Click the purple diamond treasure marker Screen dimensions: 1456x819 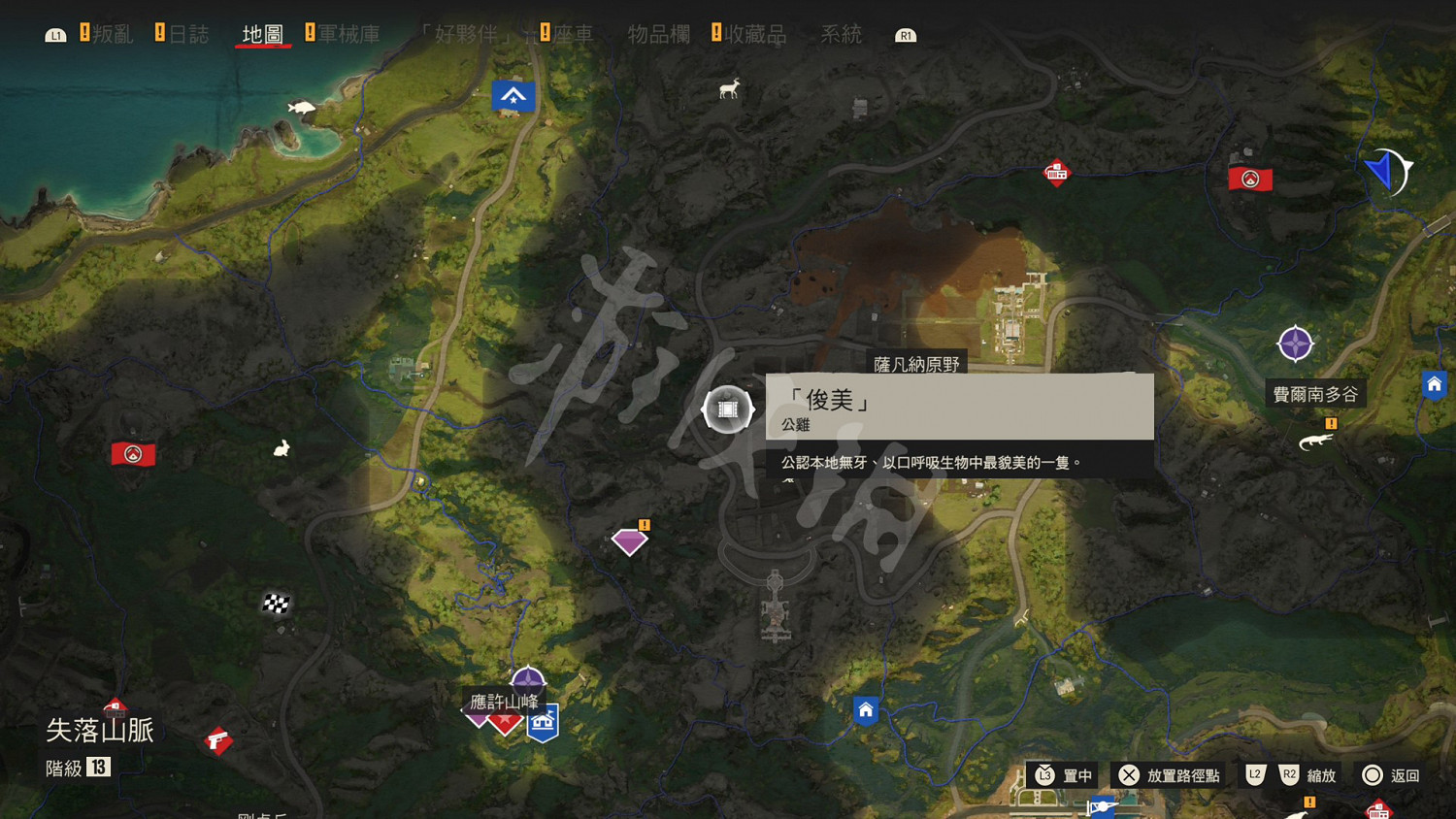point(629,541)
